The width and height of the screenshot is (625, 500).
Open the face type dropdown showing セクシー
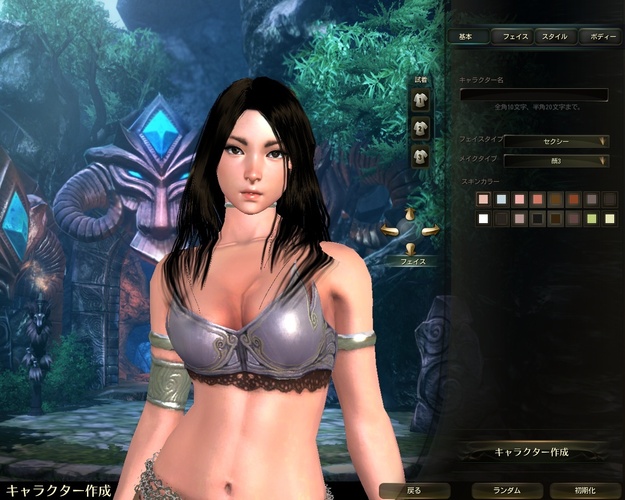pos(556,141)
